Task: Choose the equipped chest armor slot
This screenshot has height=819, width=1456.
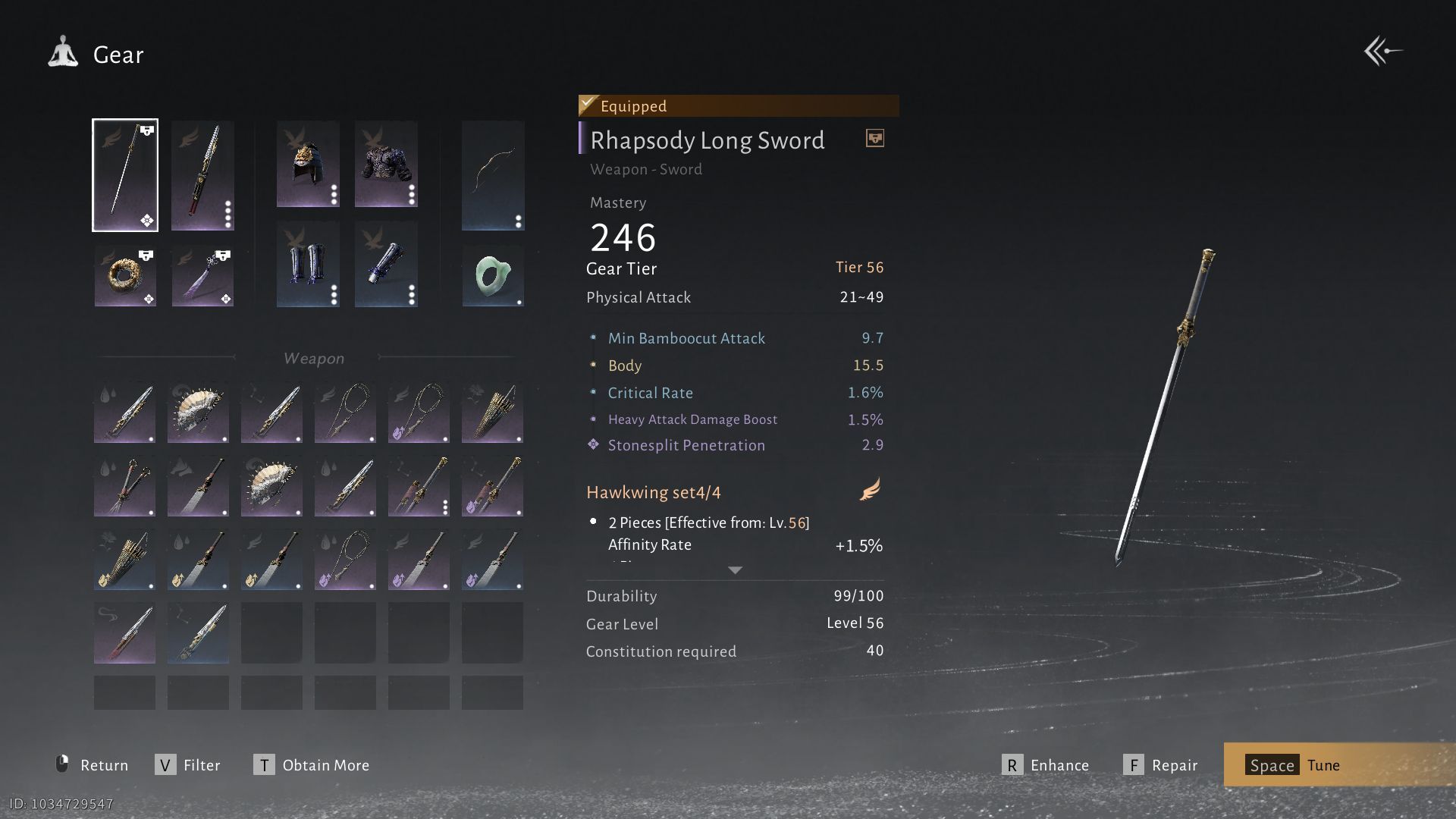Action: (386, 164)
